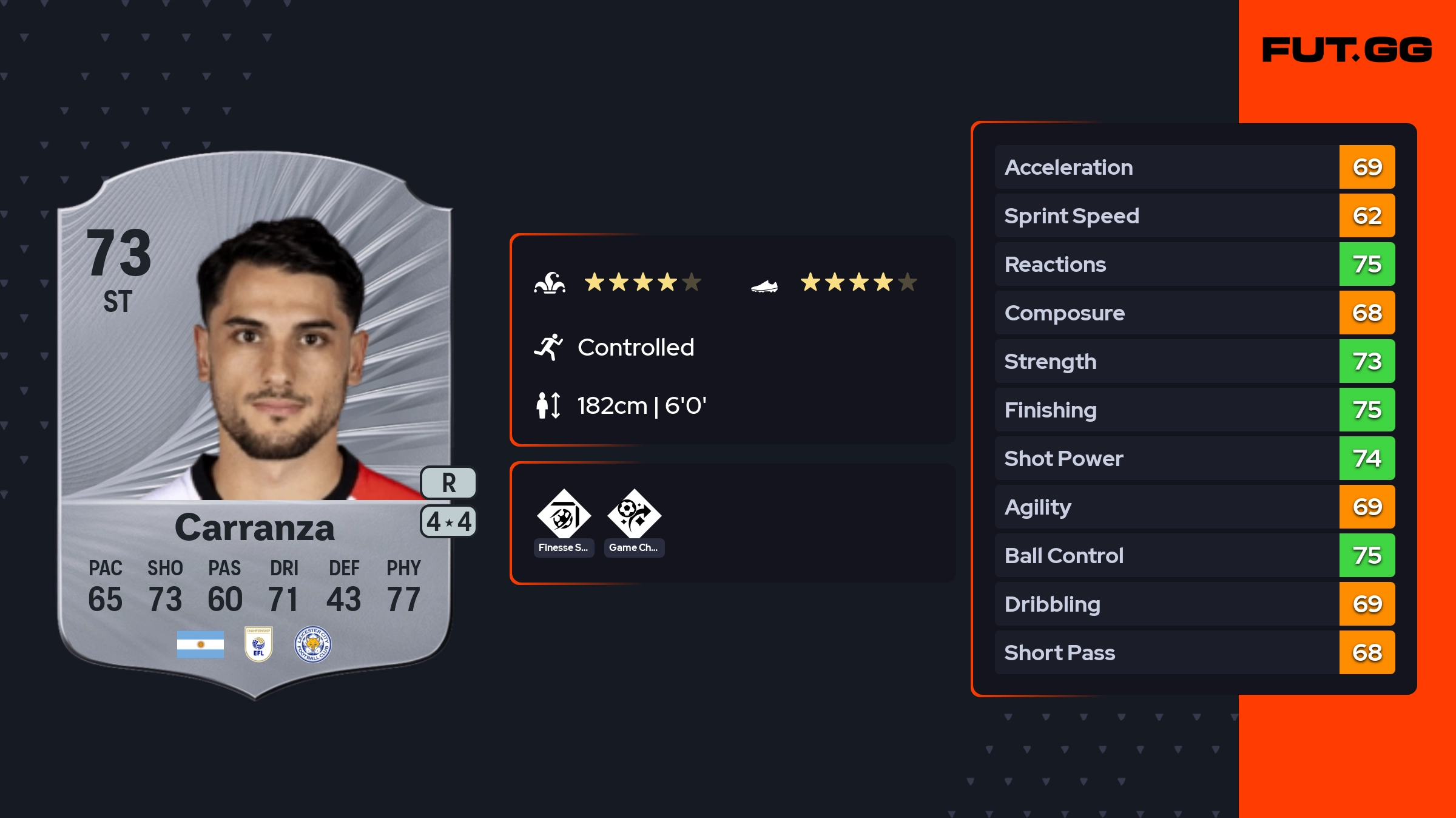Screen dimensions: 1456x818
Task: Open the Leicester City club badge
Action: tap(312, 644)
